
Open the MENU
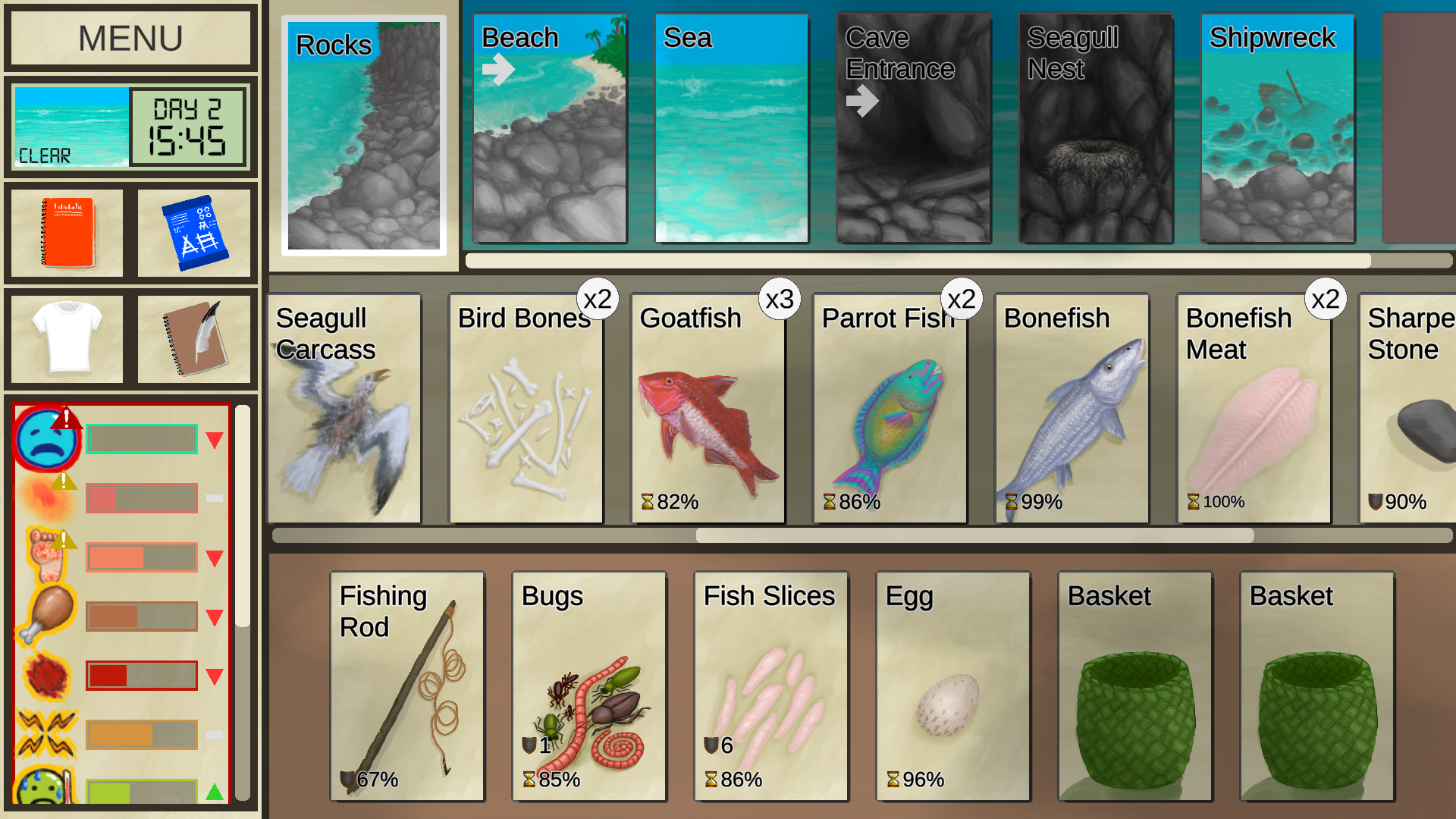129,36
